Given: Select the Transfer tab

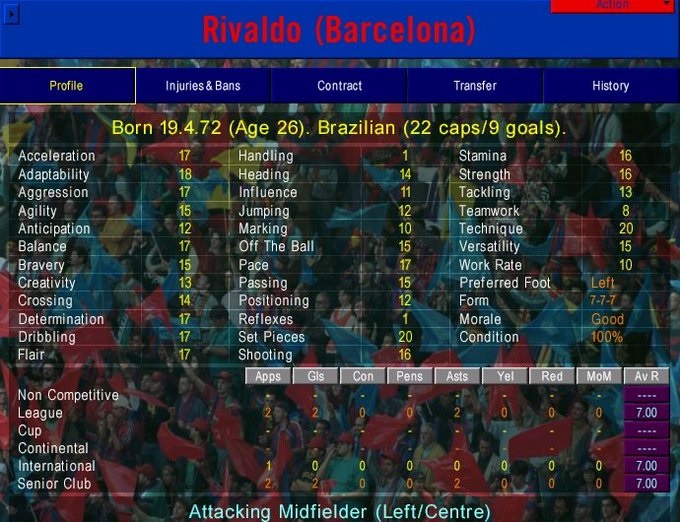Looking at the screenshot, I should 475,86.
